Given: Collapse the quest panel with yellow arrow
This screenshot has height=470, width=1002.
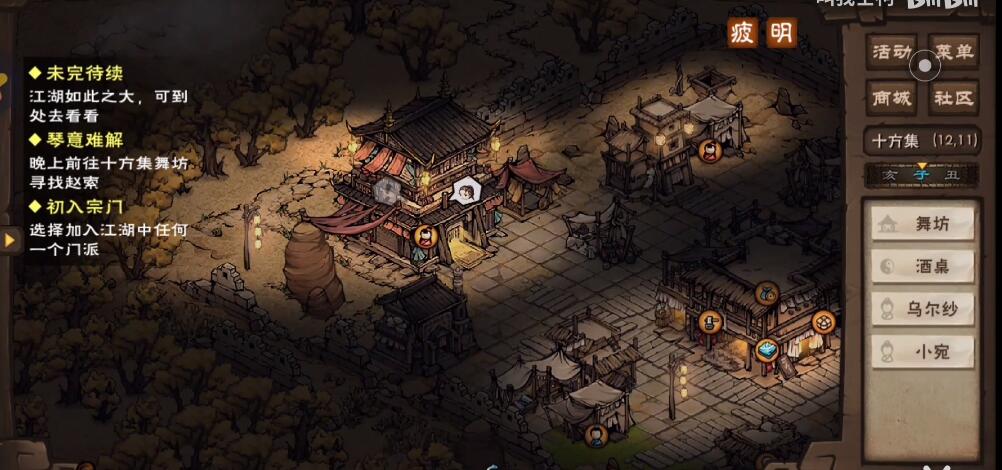Looking at the screenshot, I should coord(10,240).
